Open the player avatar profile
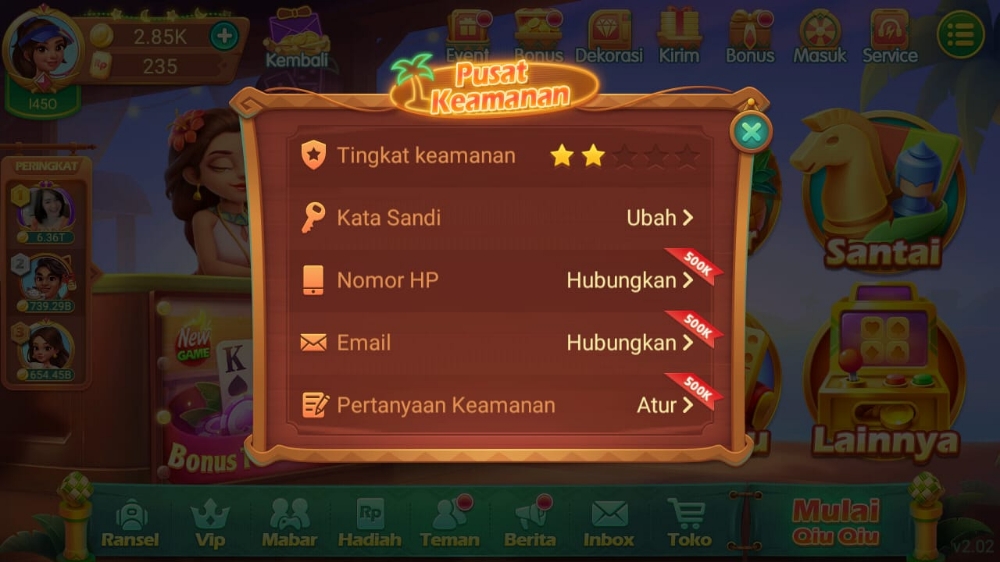The height and width of the screenshot is (562, 1000). (x=42, y=46)
